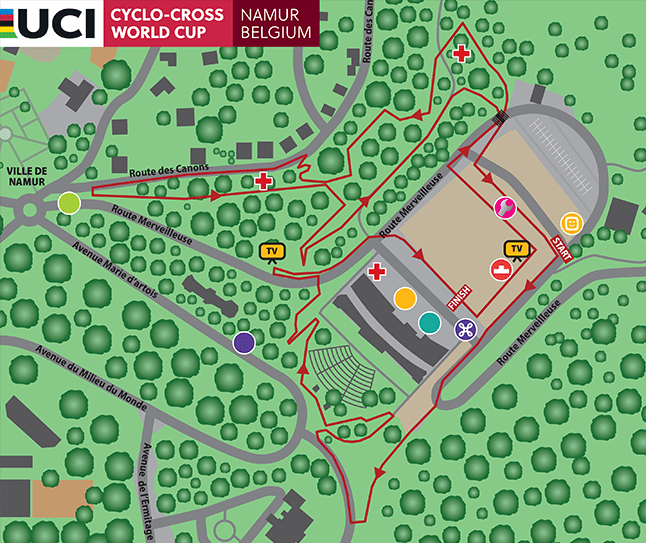
Task: Select the lime green circle map marker
Action: (69, 203)
